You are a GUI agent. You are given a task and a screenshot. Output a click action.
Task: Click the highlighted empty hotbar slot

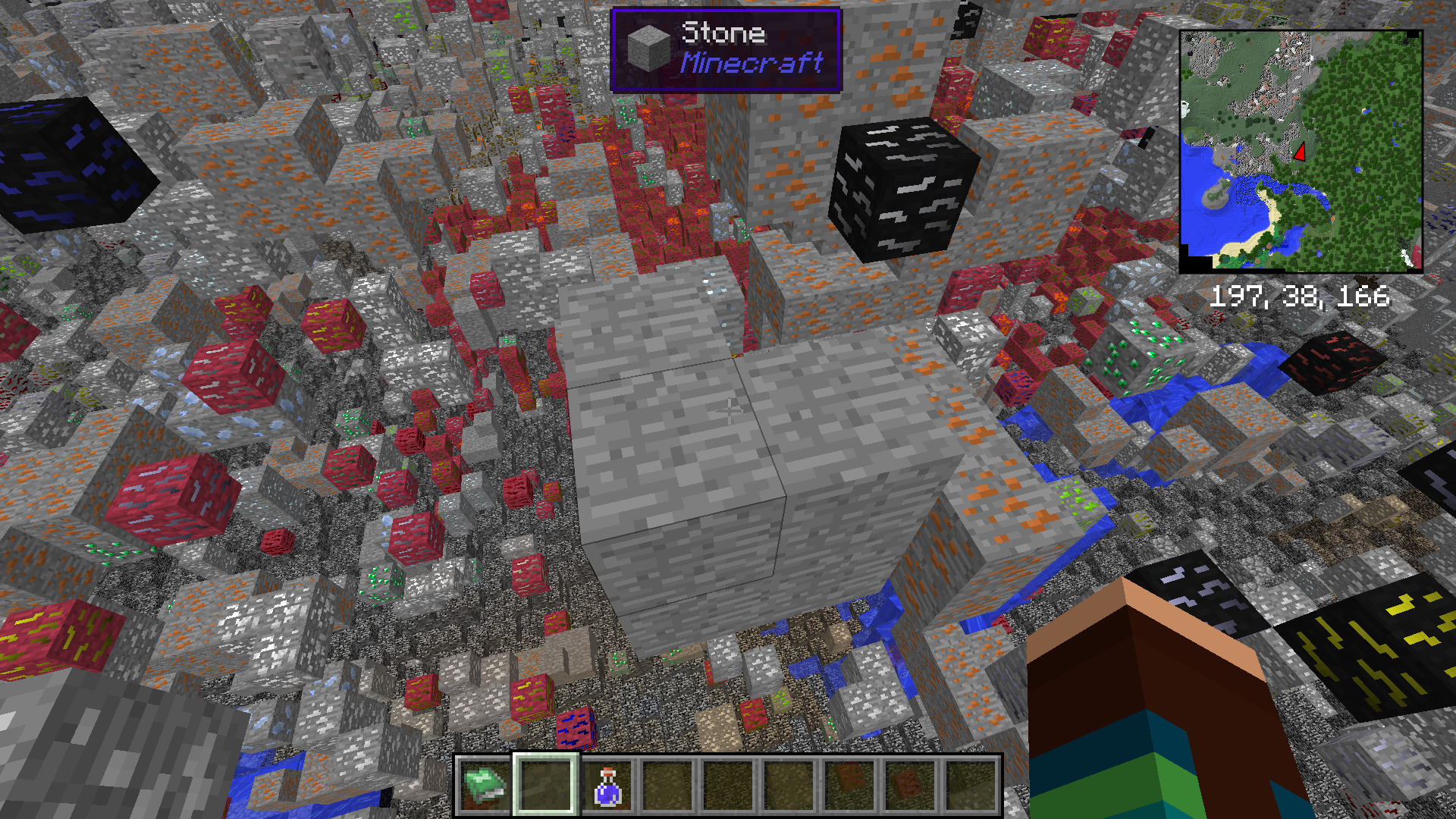546,786
